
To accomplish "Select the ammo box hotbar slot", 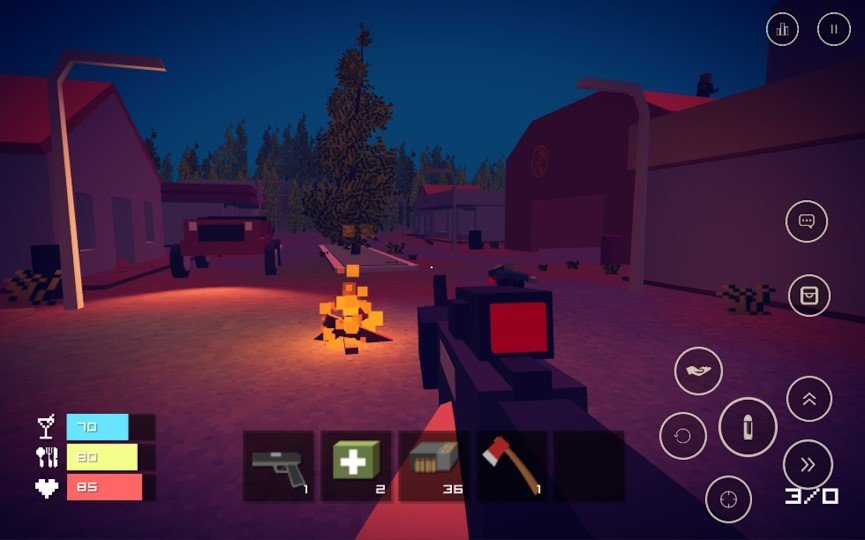I will (x=433, y=466).
